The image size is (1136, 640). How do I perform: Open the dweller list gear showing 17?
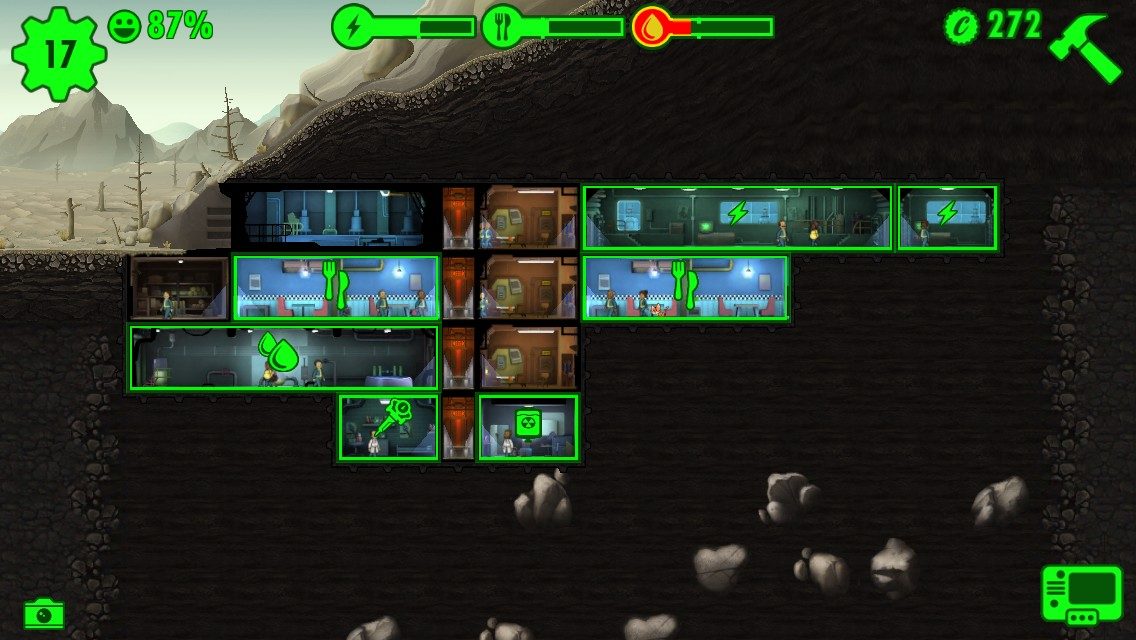(x=59, y=53)
